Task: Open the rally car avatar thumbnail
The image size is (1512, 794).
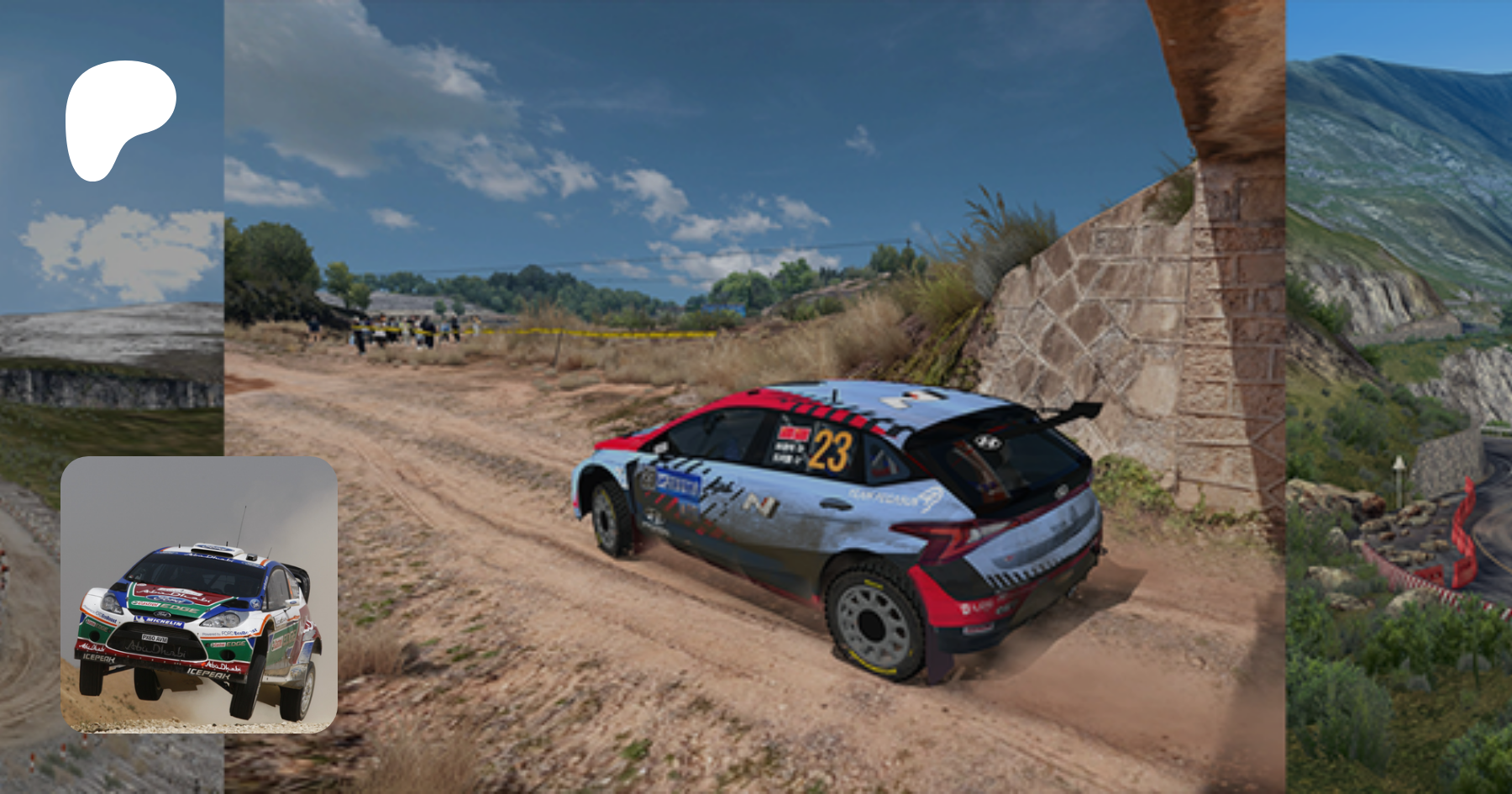Action: pyautogui.click(x=199, y=595)
